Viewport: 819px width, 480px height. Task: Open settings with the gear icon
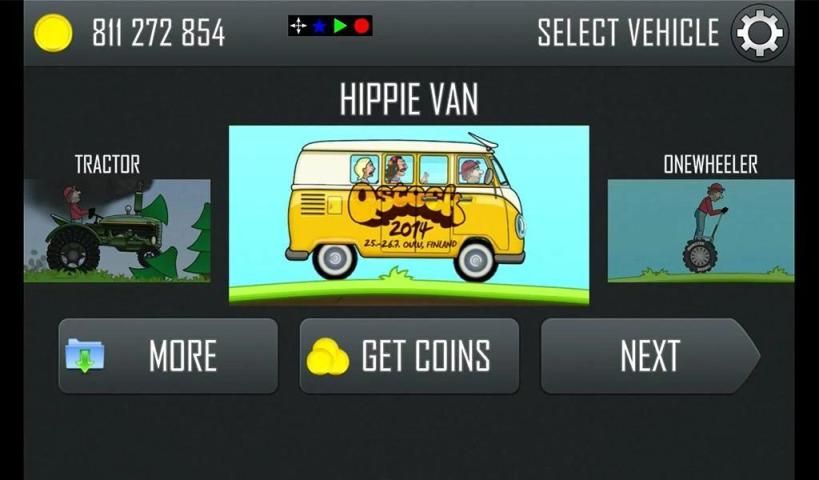[x=759, y=34]
